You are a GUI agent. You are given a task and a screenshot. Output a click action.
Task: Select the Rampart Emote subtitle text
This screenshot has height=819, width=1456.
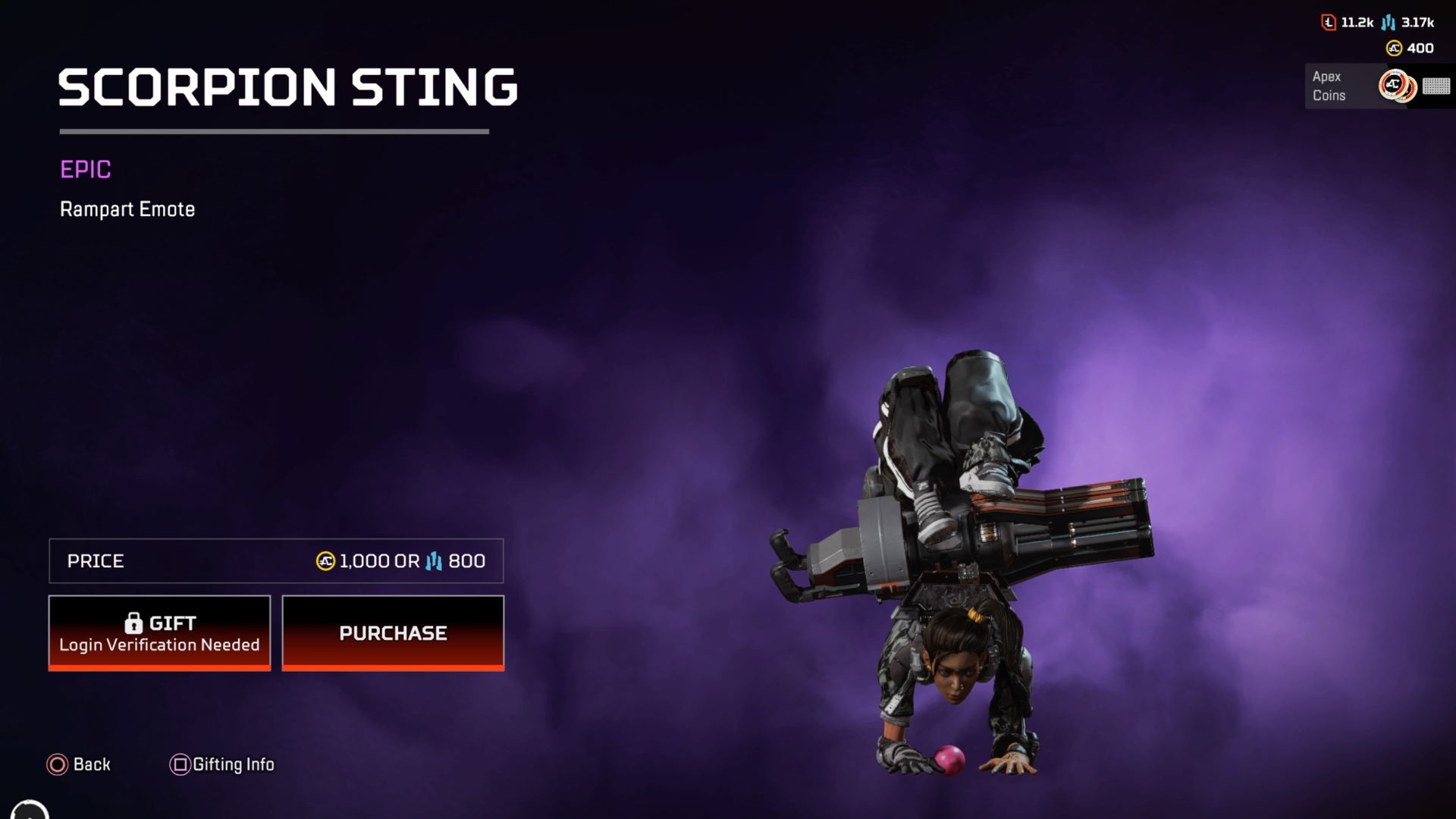tap(127, 209)
